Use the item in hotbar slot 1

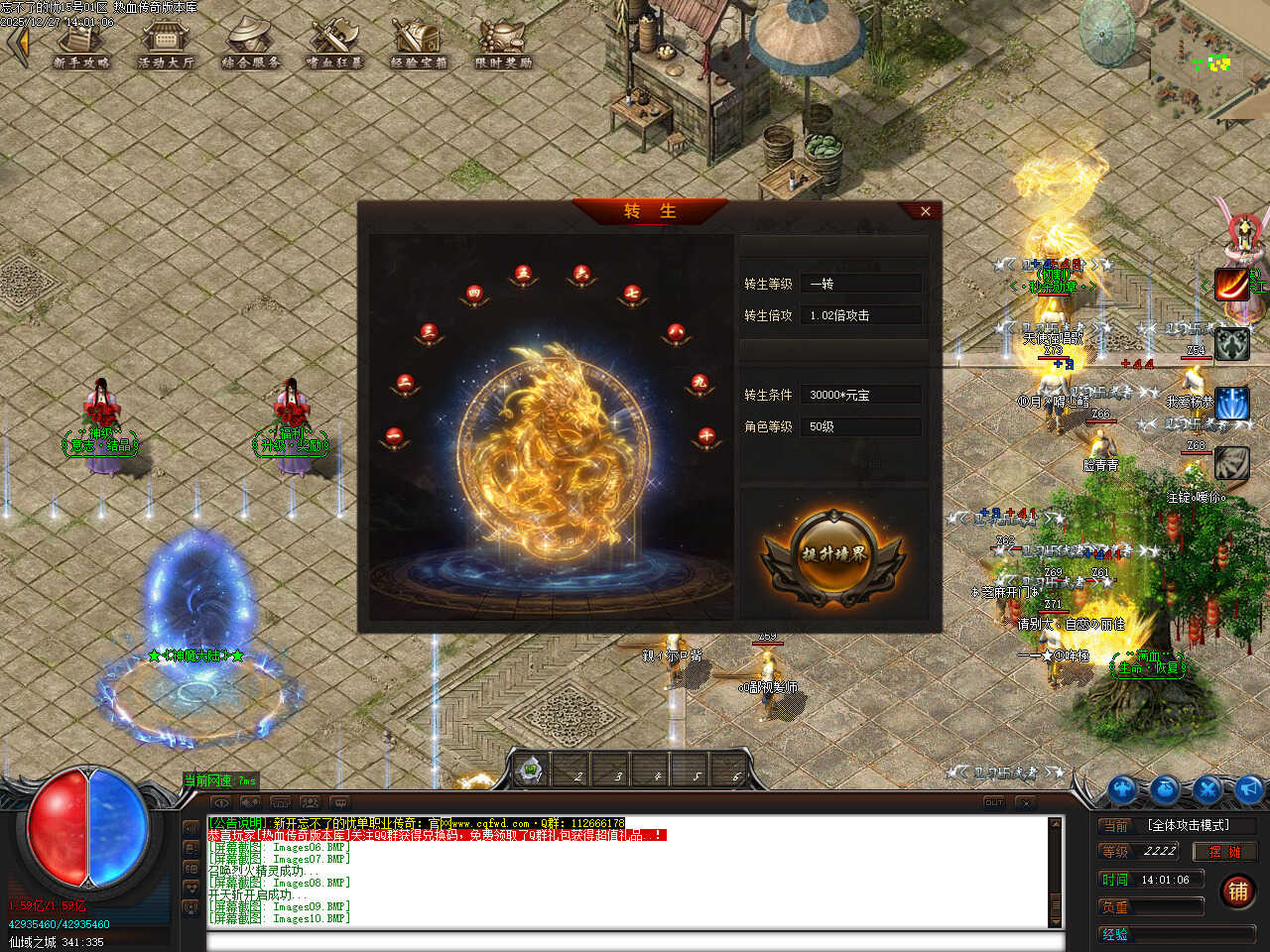click(x=532, y=771)
